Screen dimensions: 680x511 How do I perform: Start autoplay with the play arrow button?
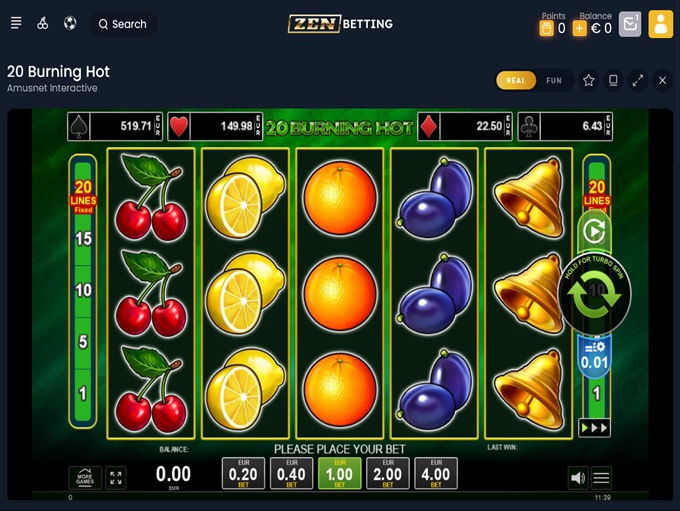click(x=595, y=232)
